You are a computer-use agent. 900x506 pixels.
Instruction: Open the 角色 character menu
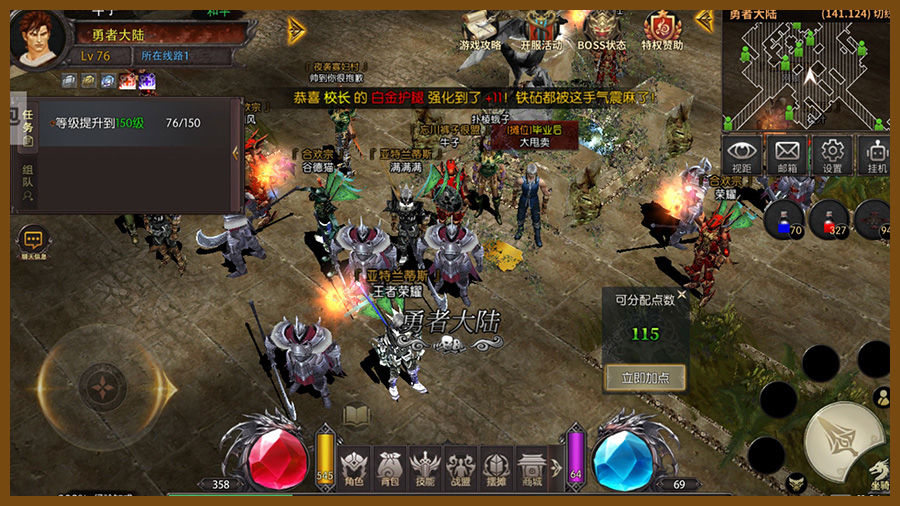click(354, 467)
